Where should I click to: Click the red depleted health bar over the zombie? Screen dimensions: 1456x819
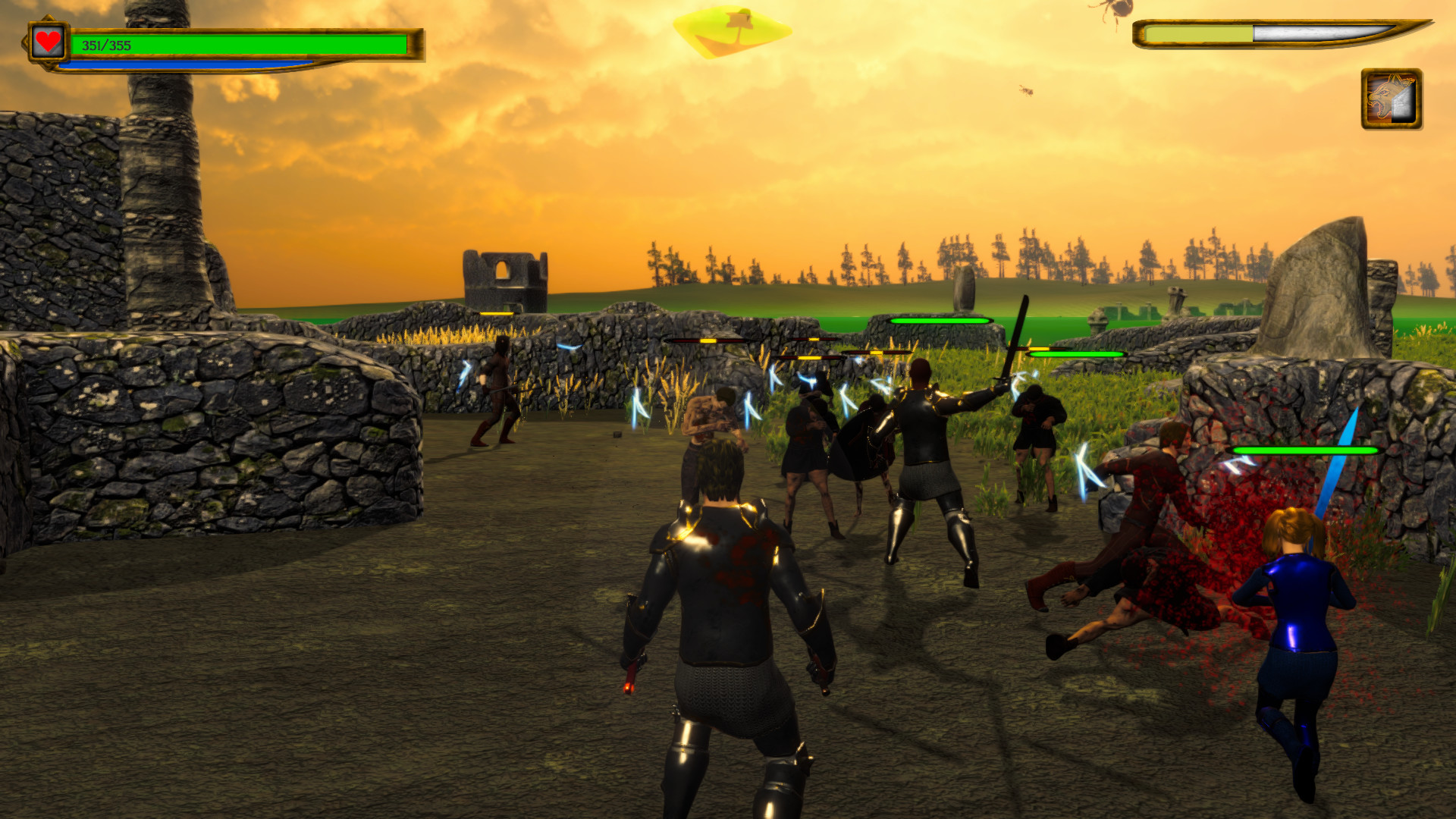708,340
